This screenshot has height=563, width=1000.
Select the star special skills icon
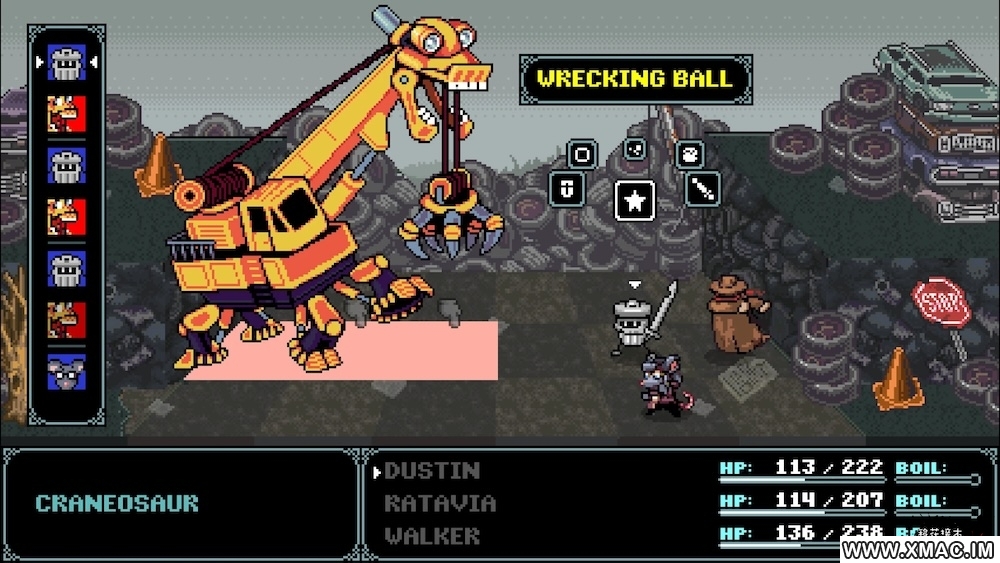pos(635,199)
